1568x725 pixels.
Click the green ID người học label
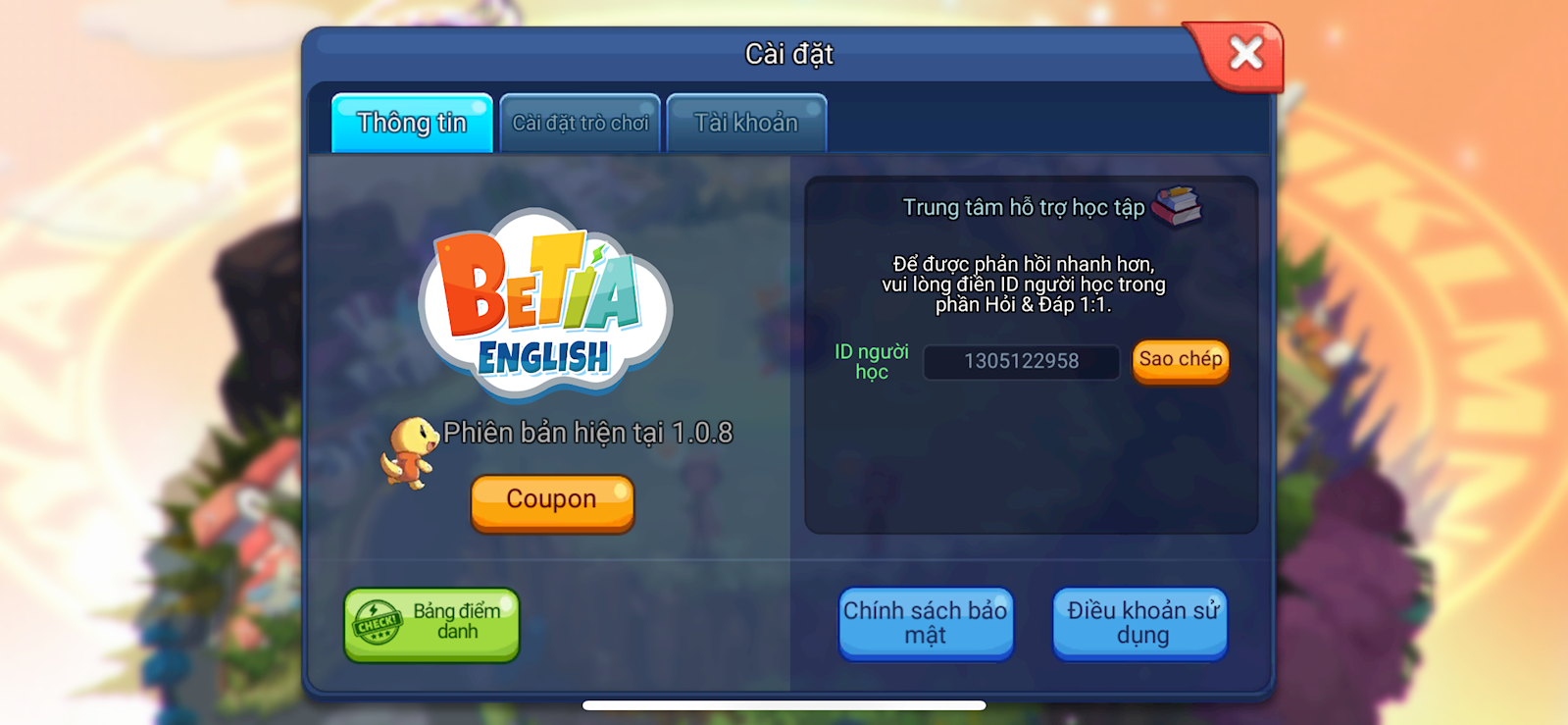(869, 361)
